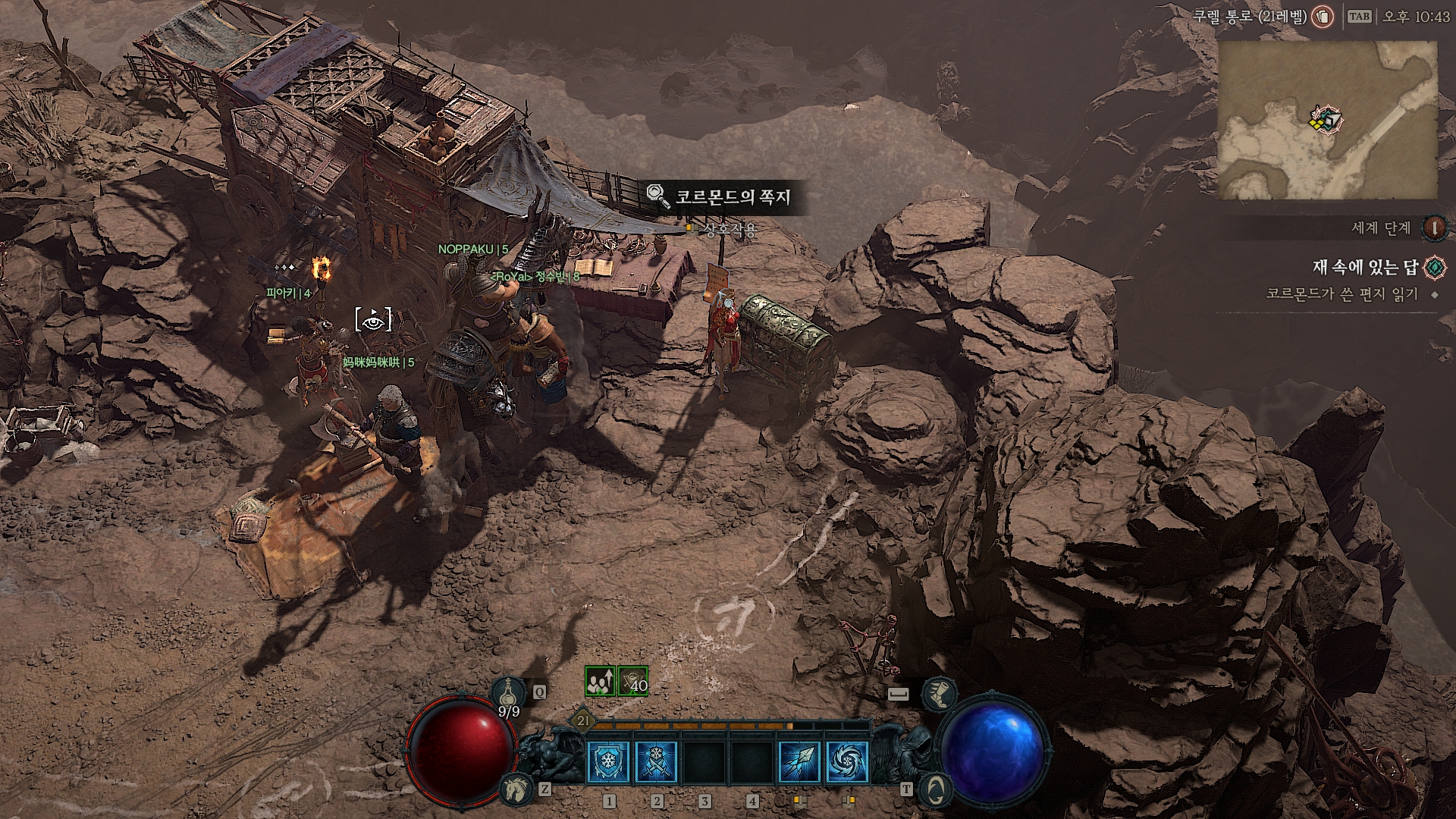Select the '재 속에 있는 답' quest tracker
This screenshot has width=1456, height=819.
pos(1365,267)
